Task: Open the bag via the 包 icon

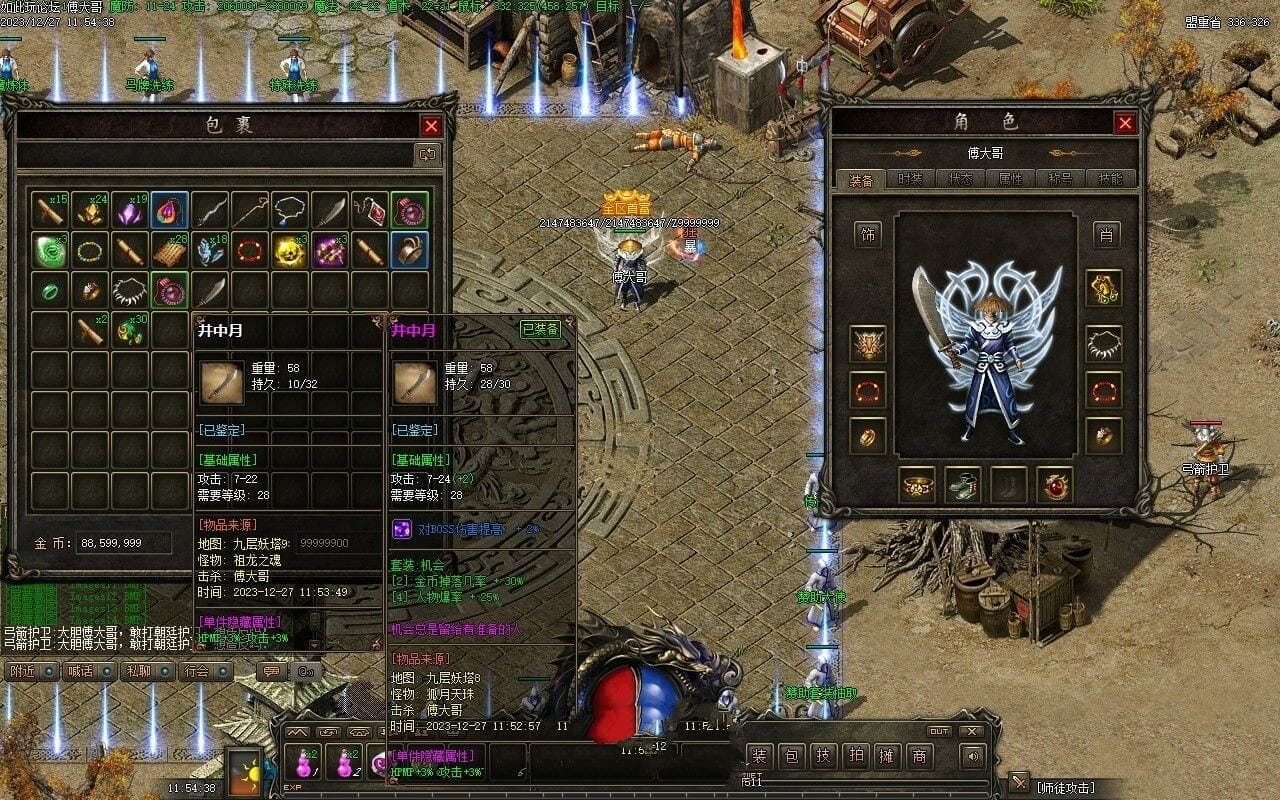Action: tap(790, 758)
